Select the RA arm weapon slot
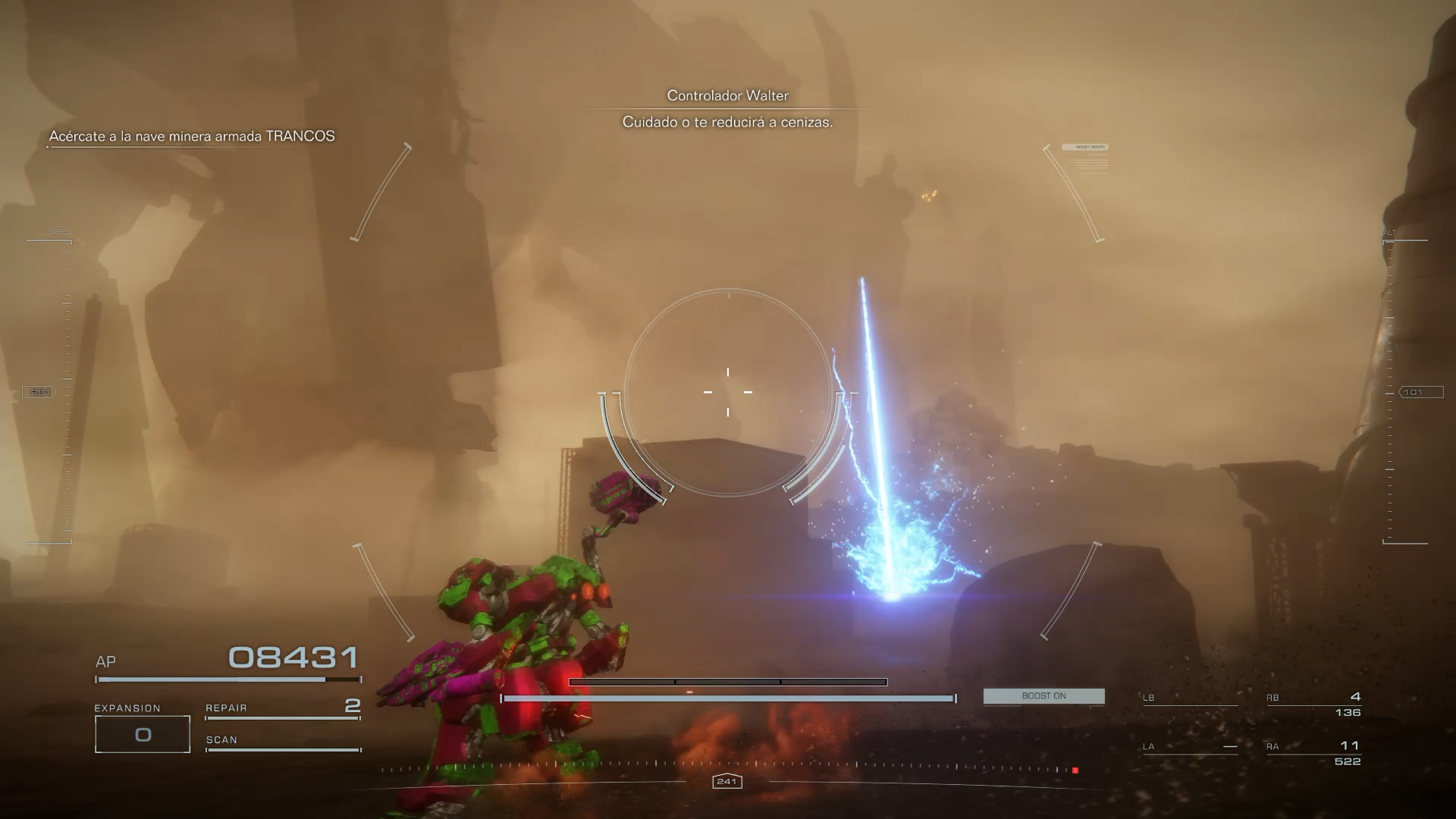Screen dimensions: 1456x819 (1313, 753)
